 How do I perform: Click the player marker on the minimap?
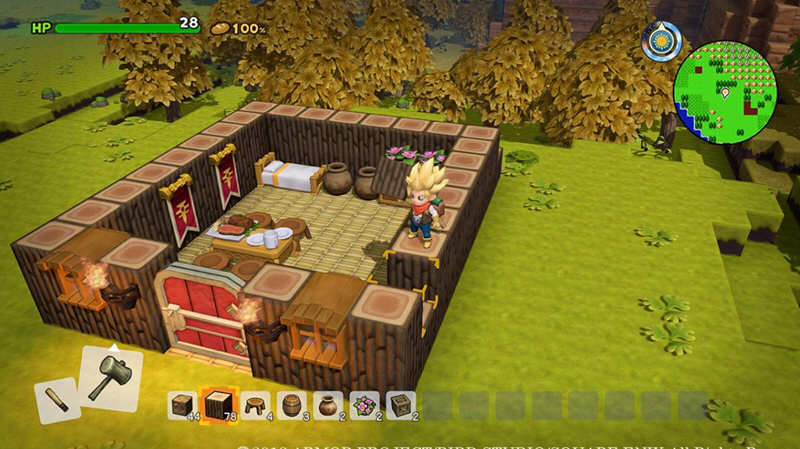pos(724,93)
